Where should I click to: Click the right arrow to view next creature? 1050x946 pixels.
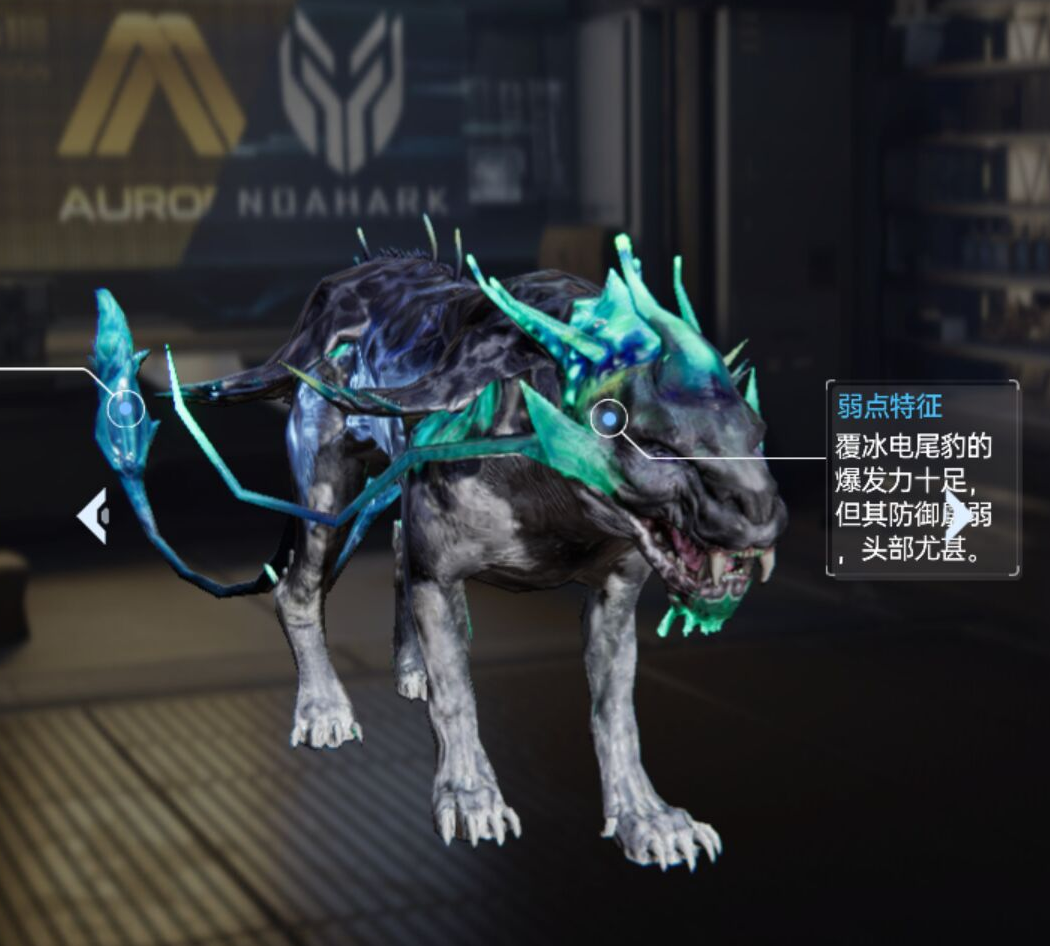point(958,516)
